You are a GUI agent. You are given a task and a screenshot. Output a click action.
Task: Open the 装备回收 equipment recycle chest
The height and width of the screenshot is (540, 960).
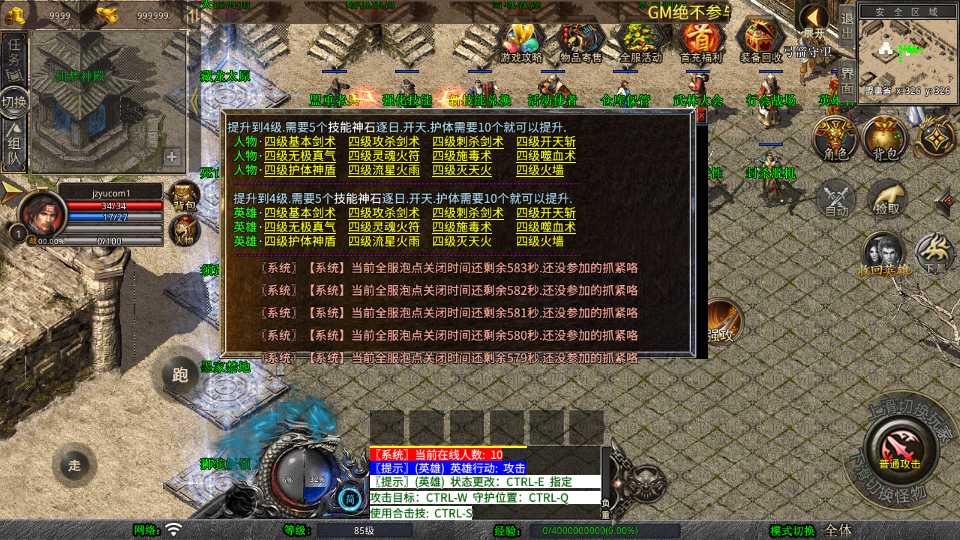tap(761, 40)
